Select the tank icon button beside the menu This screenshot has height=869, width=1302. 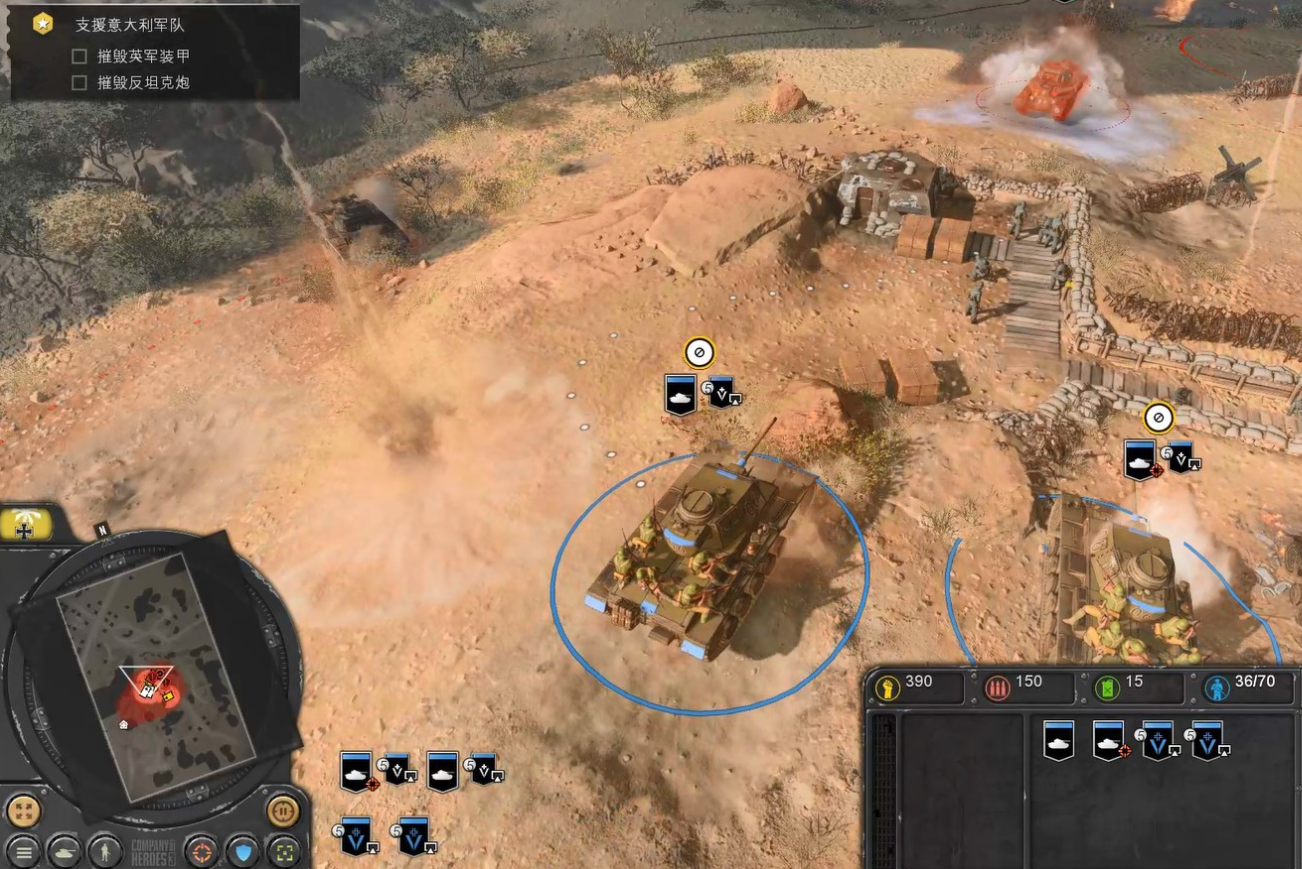coord(64,852)
